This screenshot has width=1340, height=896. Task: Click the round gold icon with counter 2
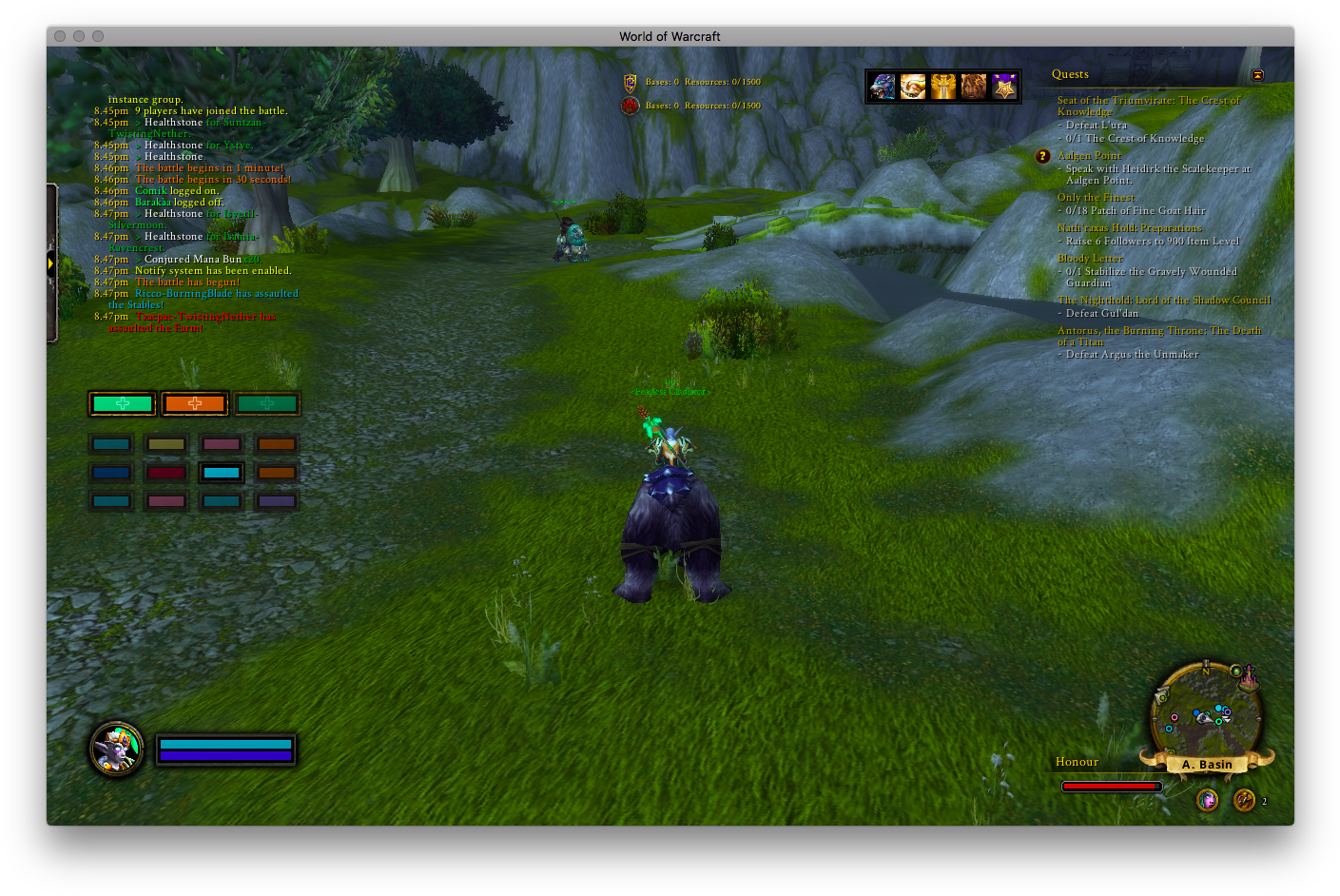1244,800
